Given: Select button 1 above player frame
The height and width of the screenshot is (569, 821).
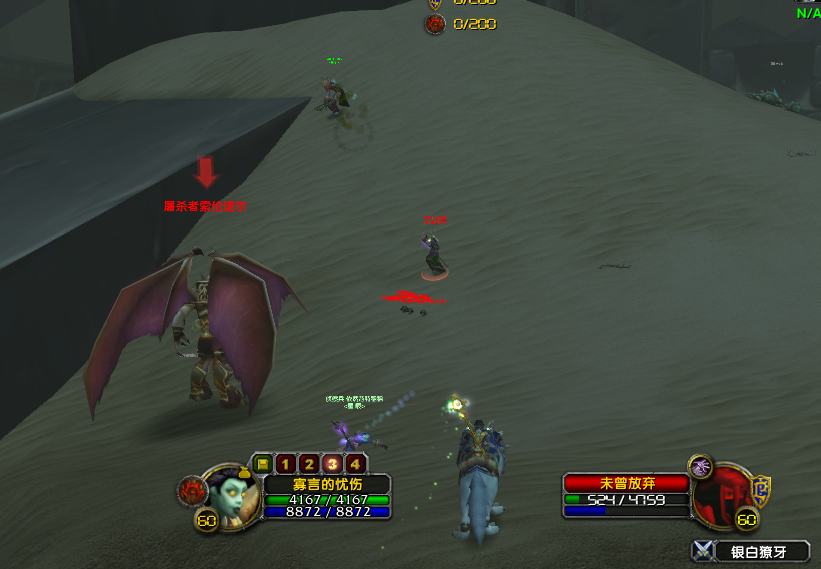Looking at the screenshot, I should coord(285,464).
